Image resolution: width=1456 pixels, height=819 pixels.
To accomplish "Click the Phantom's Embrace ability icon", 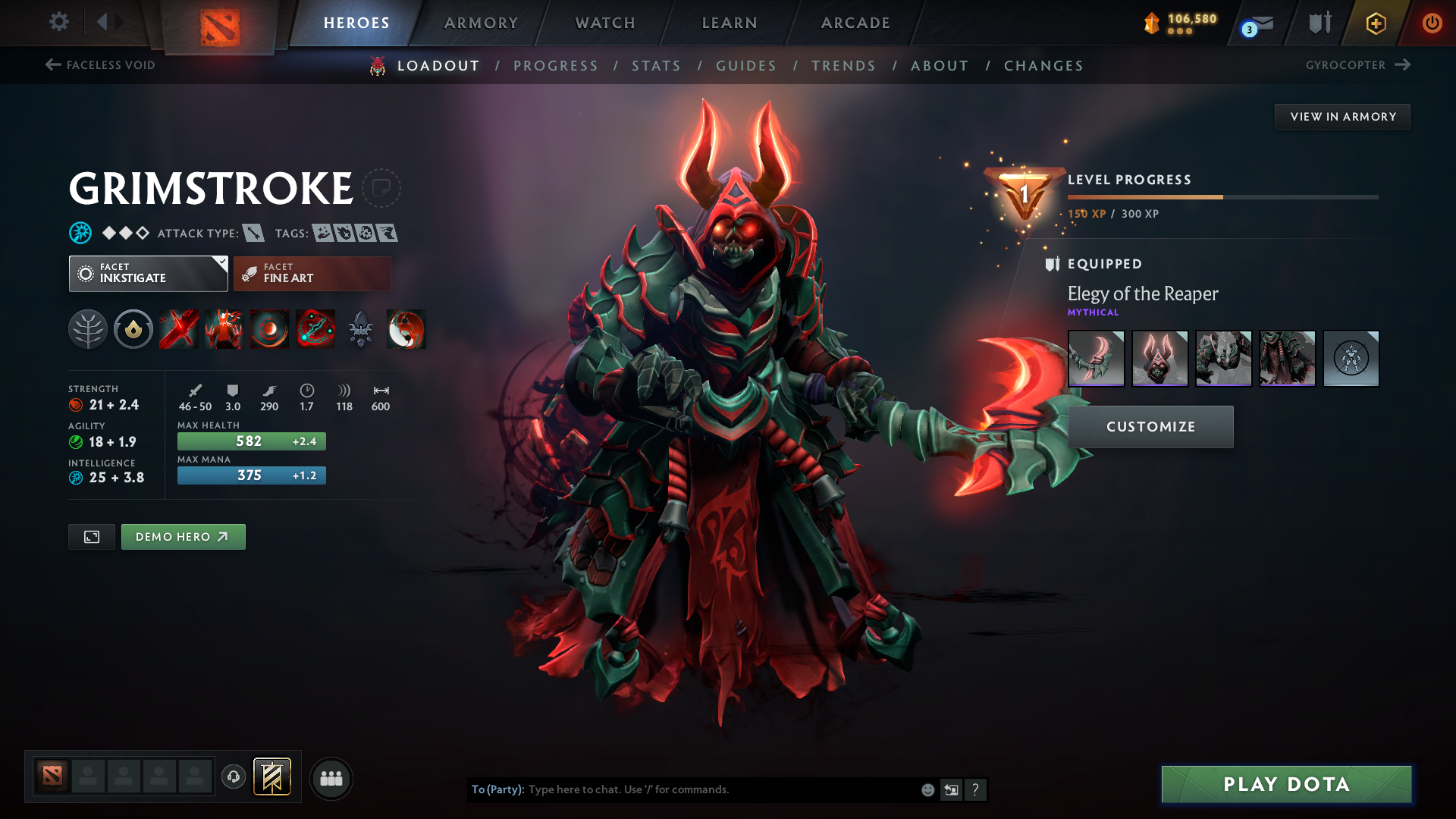I will (224, 329).
